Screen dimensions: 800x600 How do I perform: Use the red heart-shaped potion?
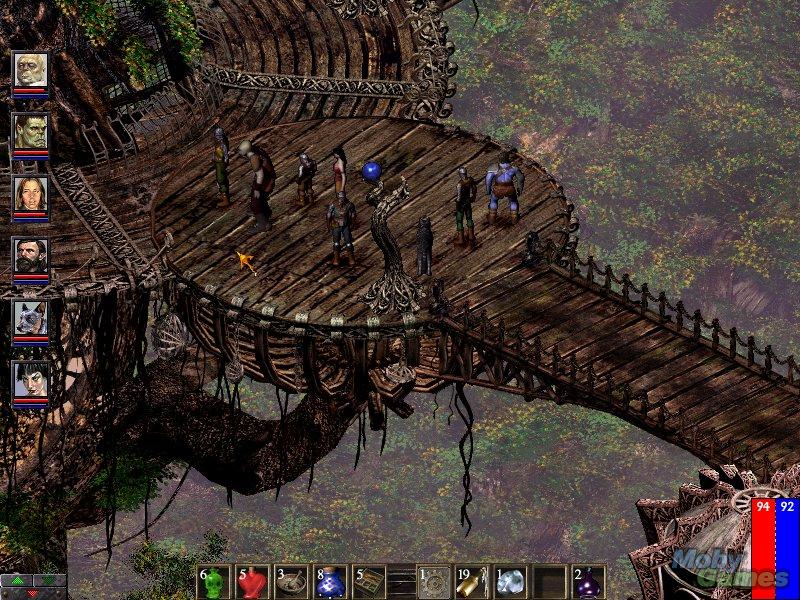coord(253,582)
